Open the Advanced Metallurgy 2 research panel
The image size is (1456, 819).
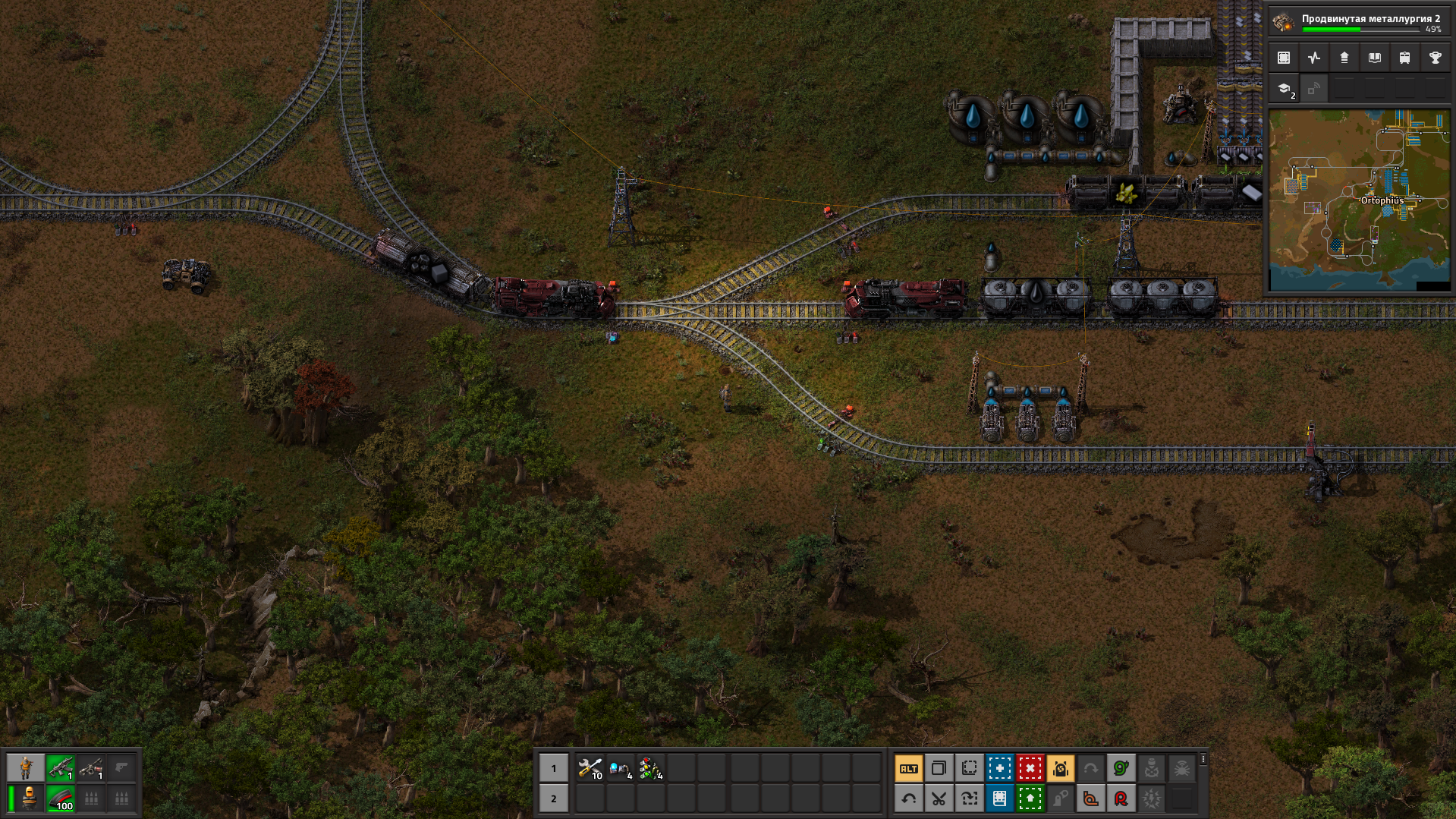(x=1358, y=22)
